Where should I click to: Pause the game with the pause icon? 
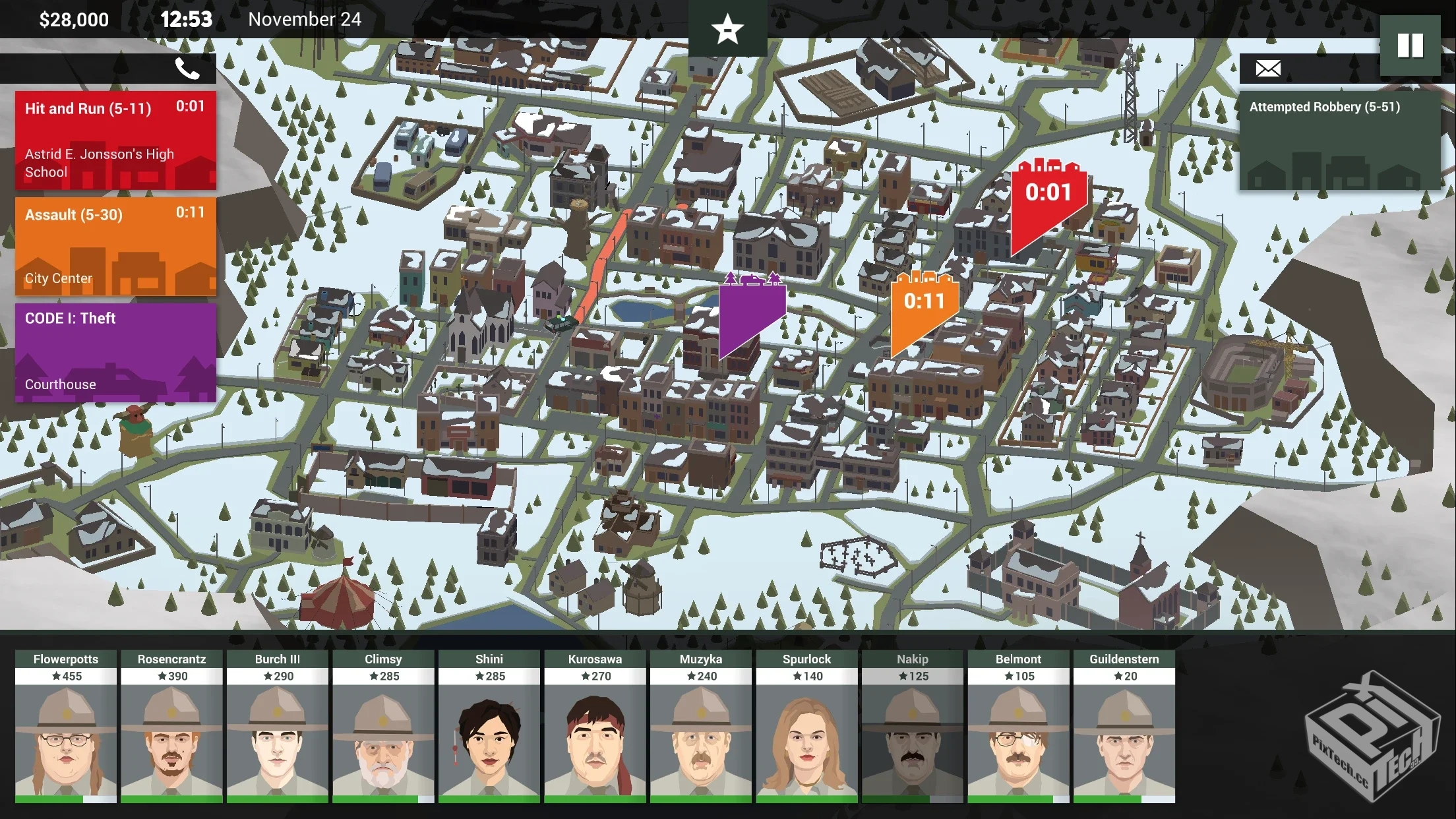coord(1411,44)
